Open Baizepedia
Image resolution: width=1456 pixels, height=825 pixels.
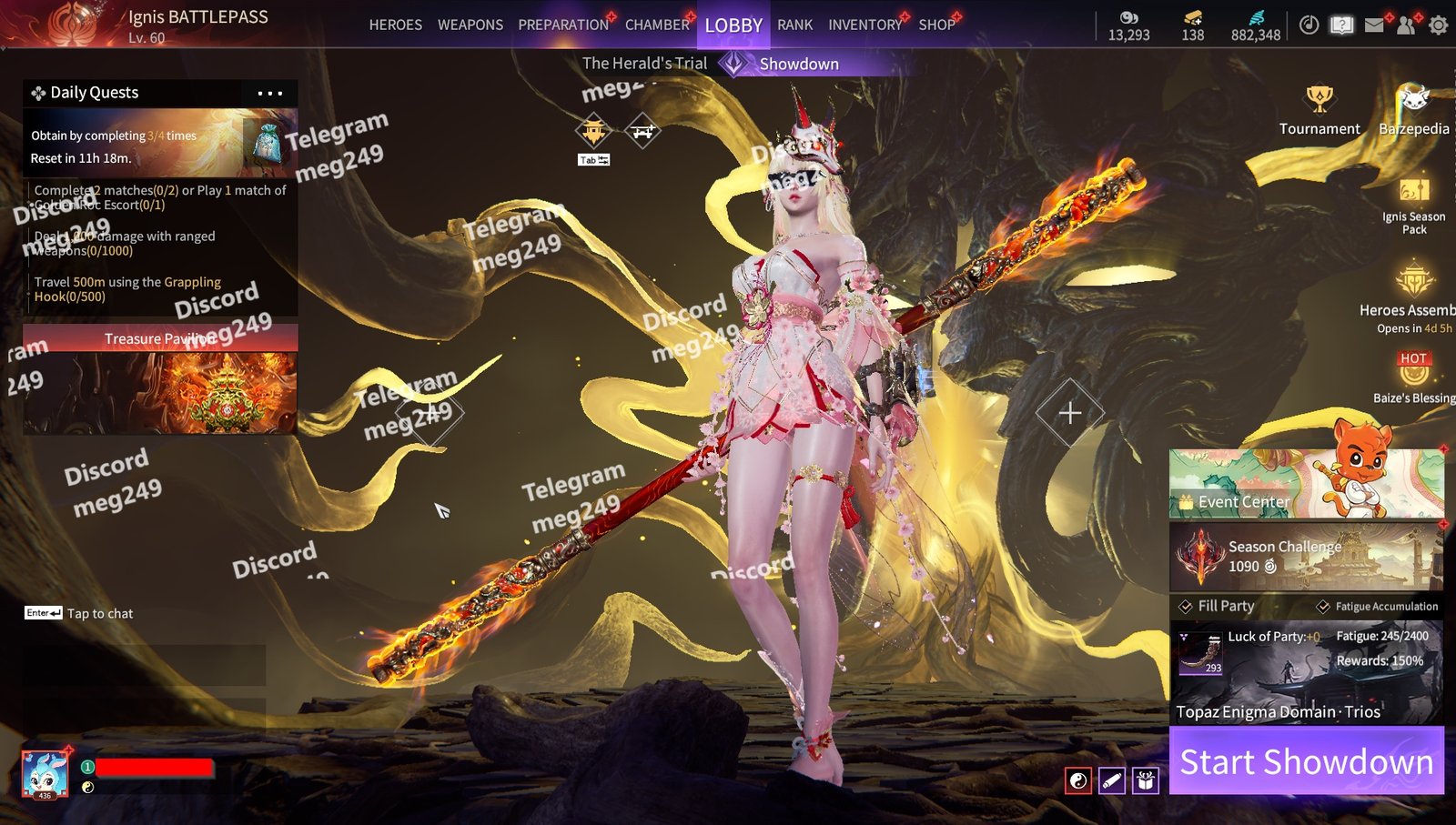click(1413, 111)
